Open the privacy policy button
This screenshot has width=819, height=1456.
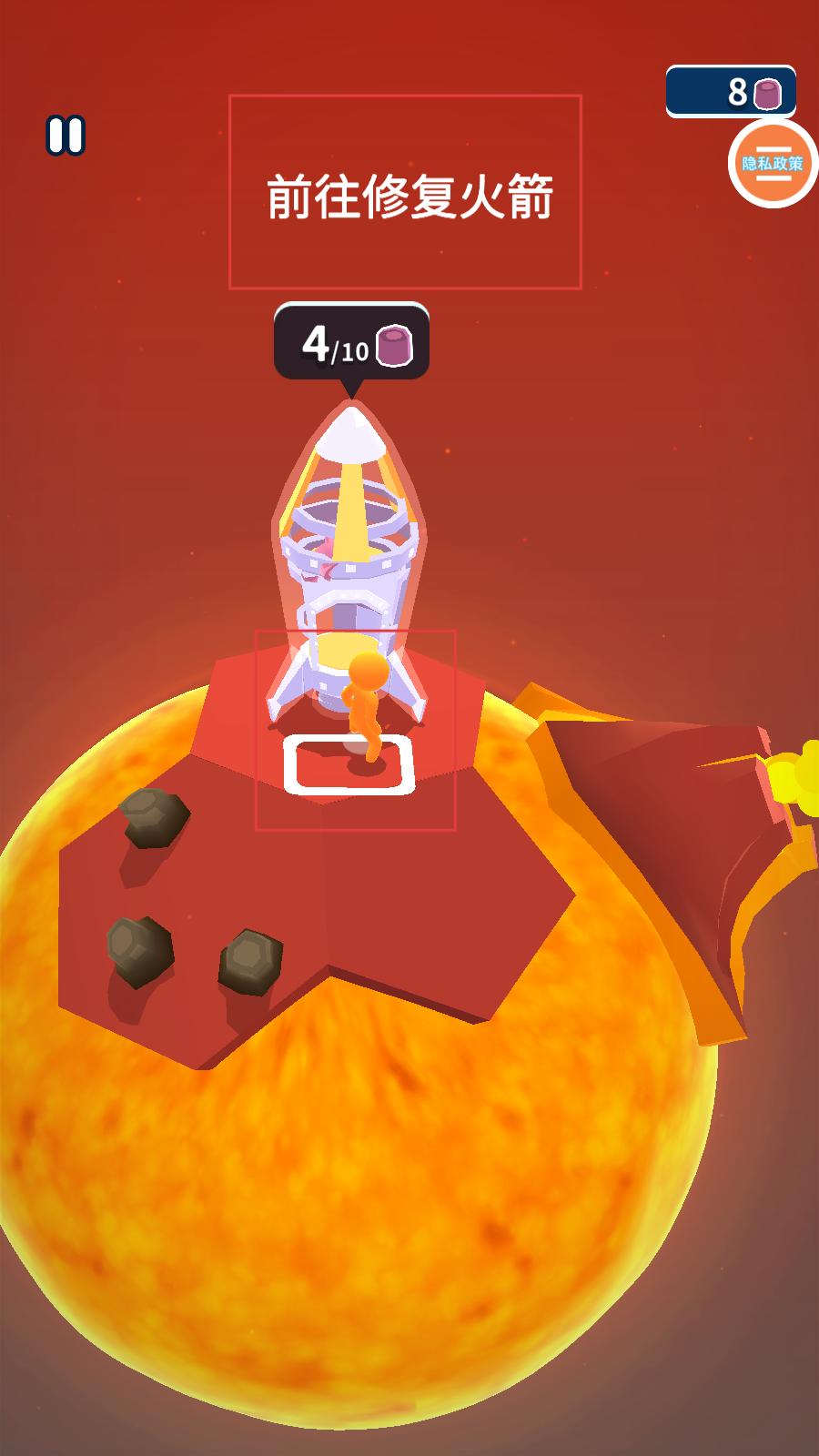[x=772, y=164]
